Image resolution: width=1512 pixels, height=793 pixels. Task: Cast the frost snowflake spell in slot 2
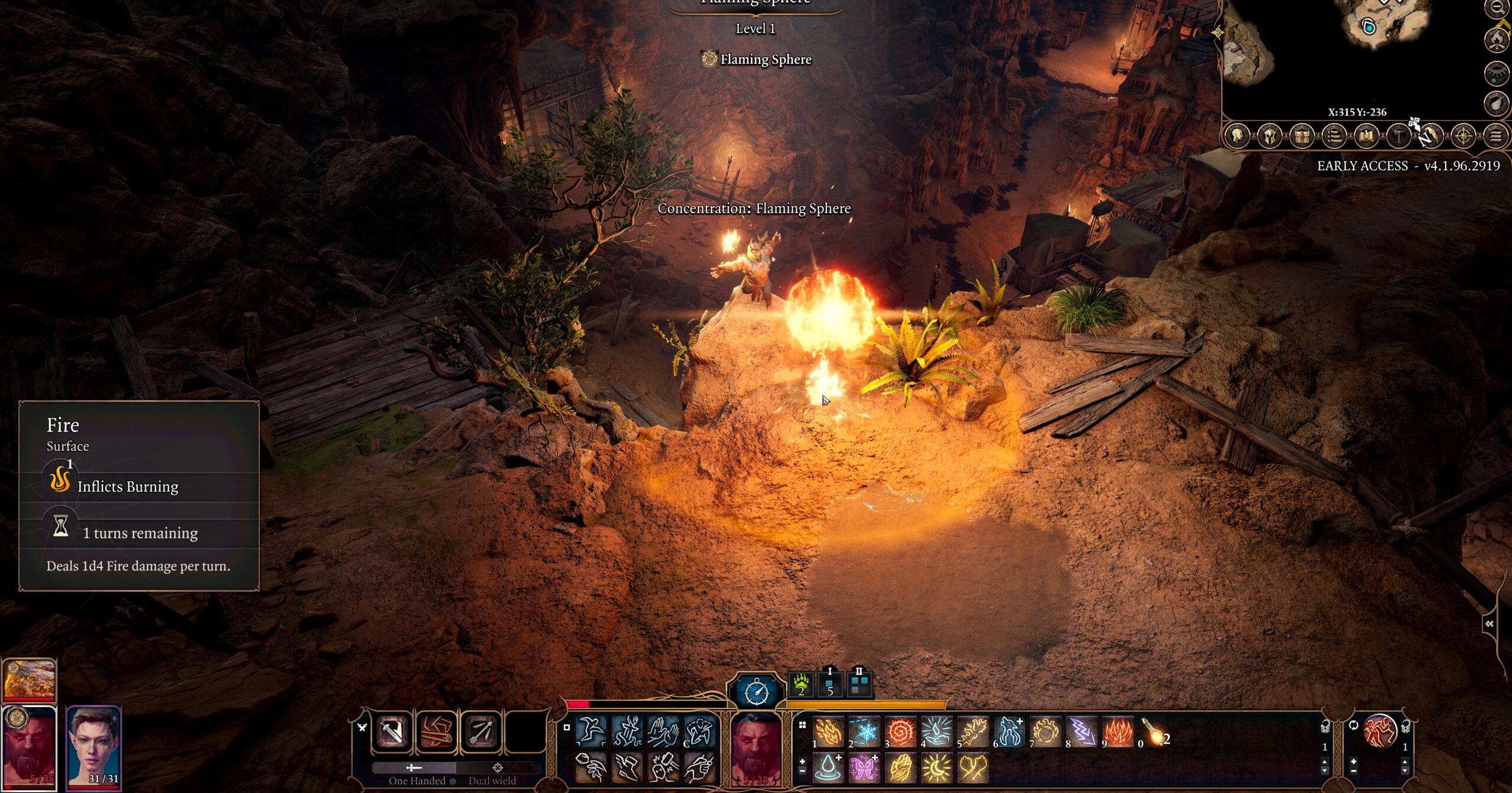pyautogui.click(x=865, y=732)
